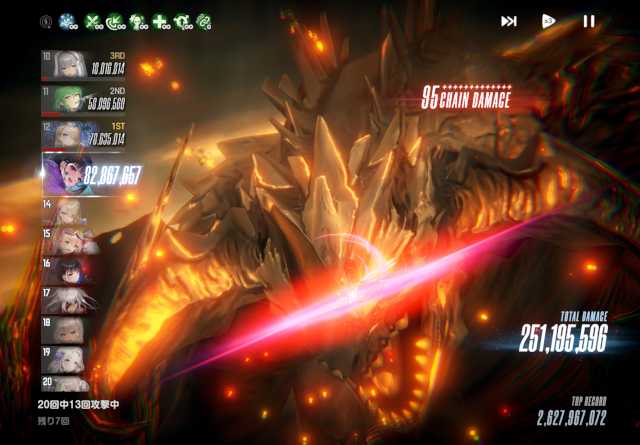The height and width of the screenshot is (445, 640).
Task: Skip the battle with the fast-forward button
Action: coord(509,21)
